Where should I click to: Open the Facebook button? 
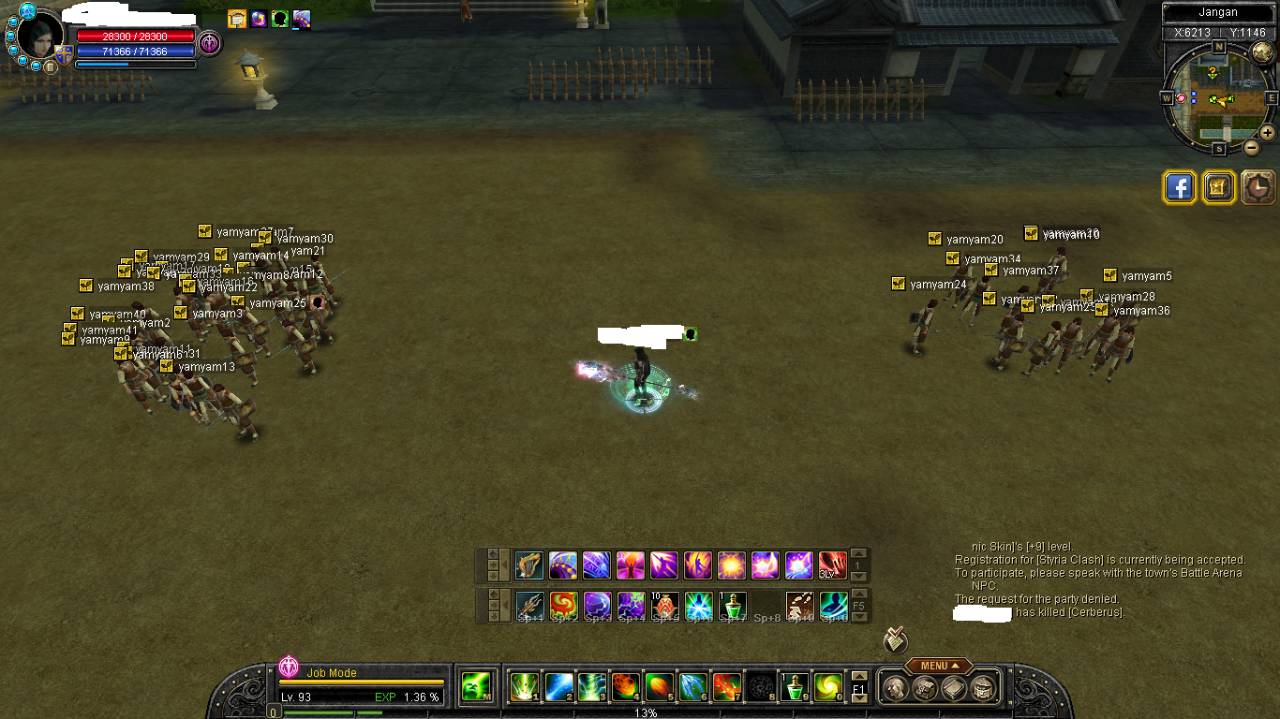[1180, 187]
